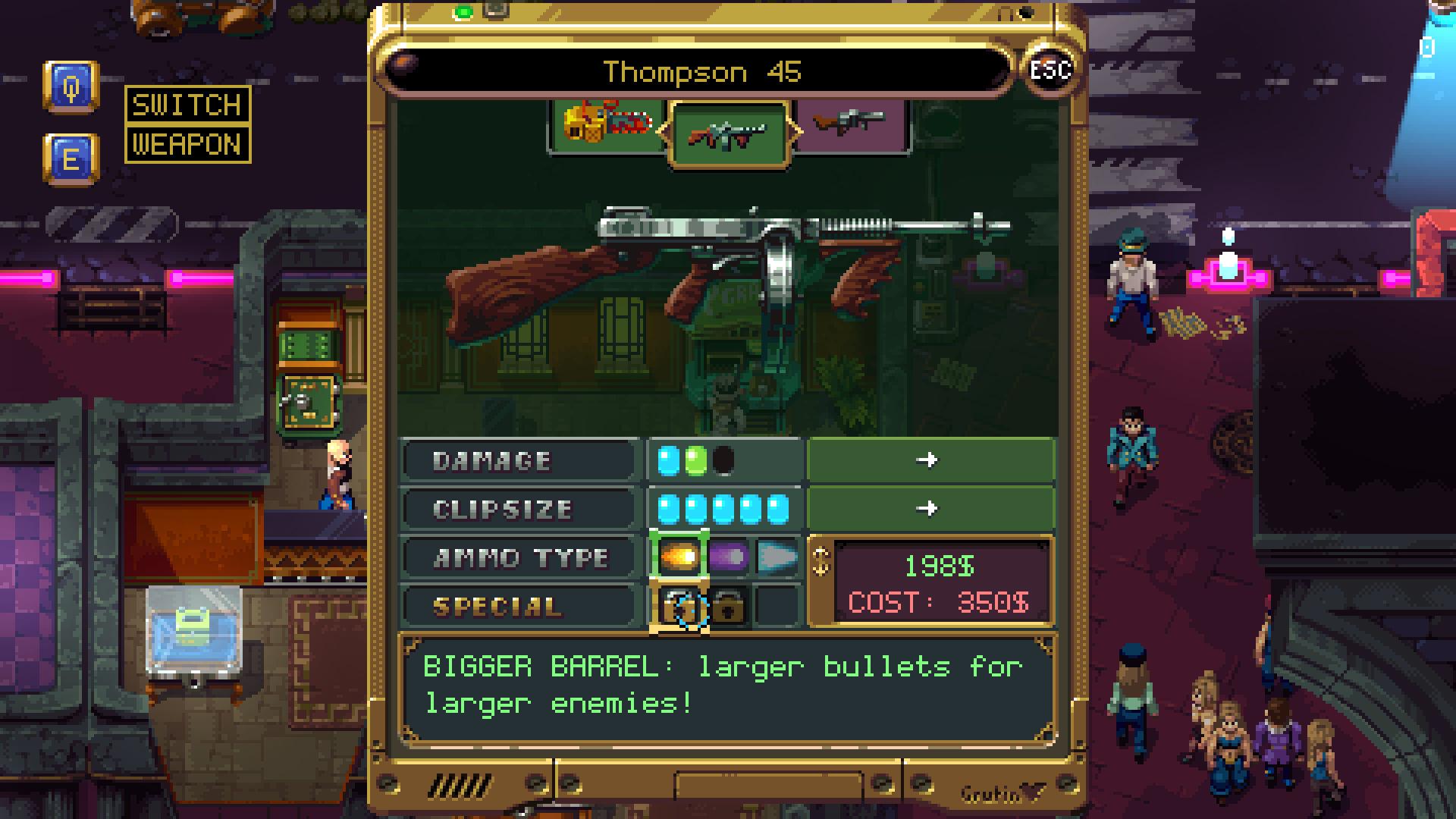Select the Thompson 45 weapon tab
The height and width of the screenshot is (819, 1456).
(x=729, y=135)
